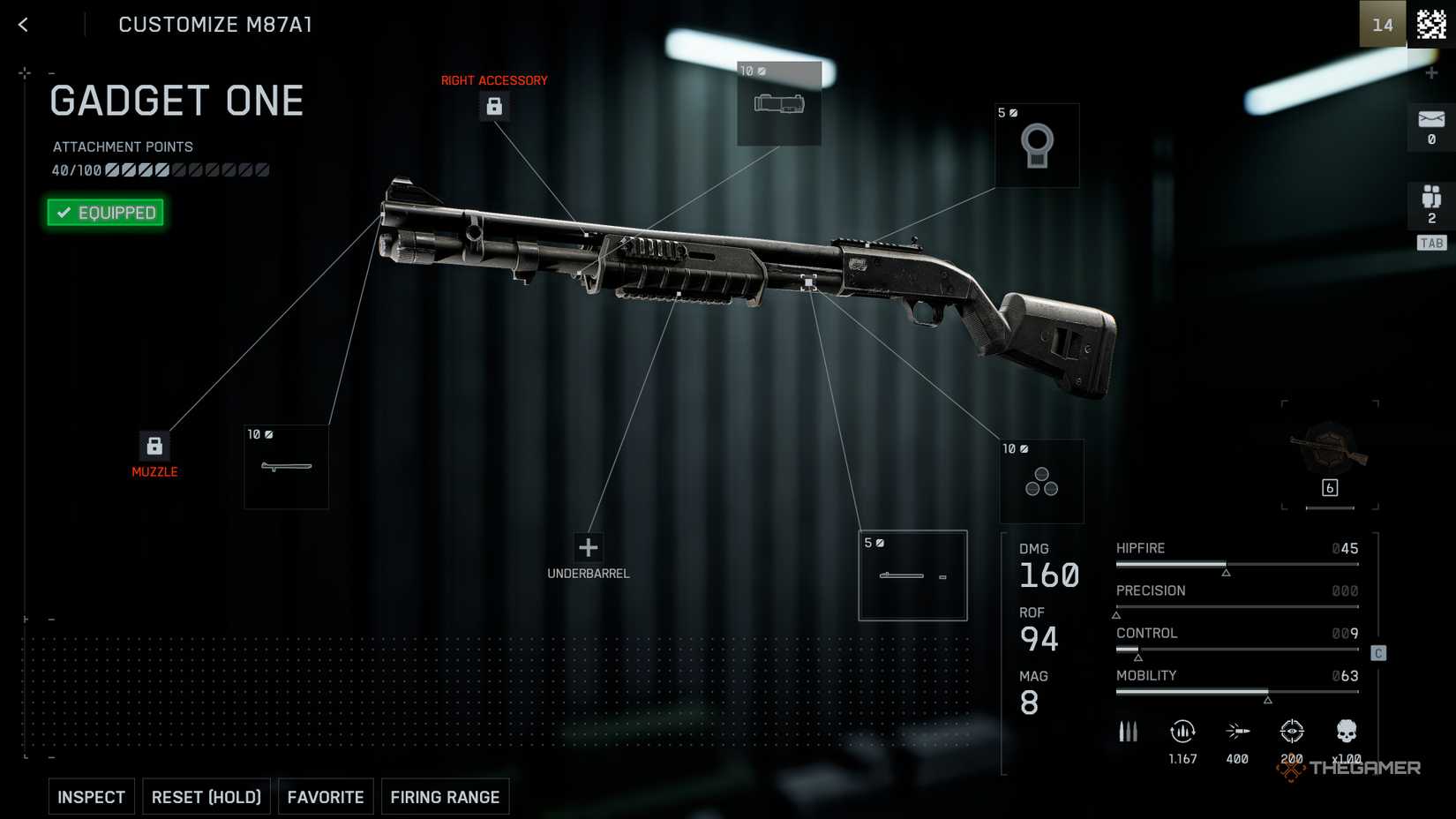Click the Reset (Hold) button
This screenshot has height=819, width=1456.
point(206,797)
